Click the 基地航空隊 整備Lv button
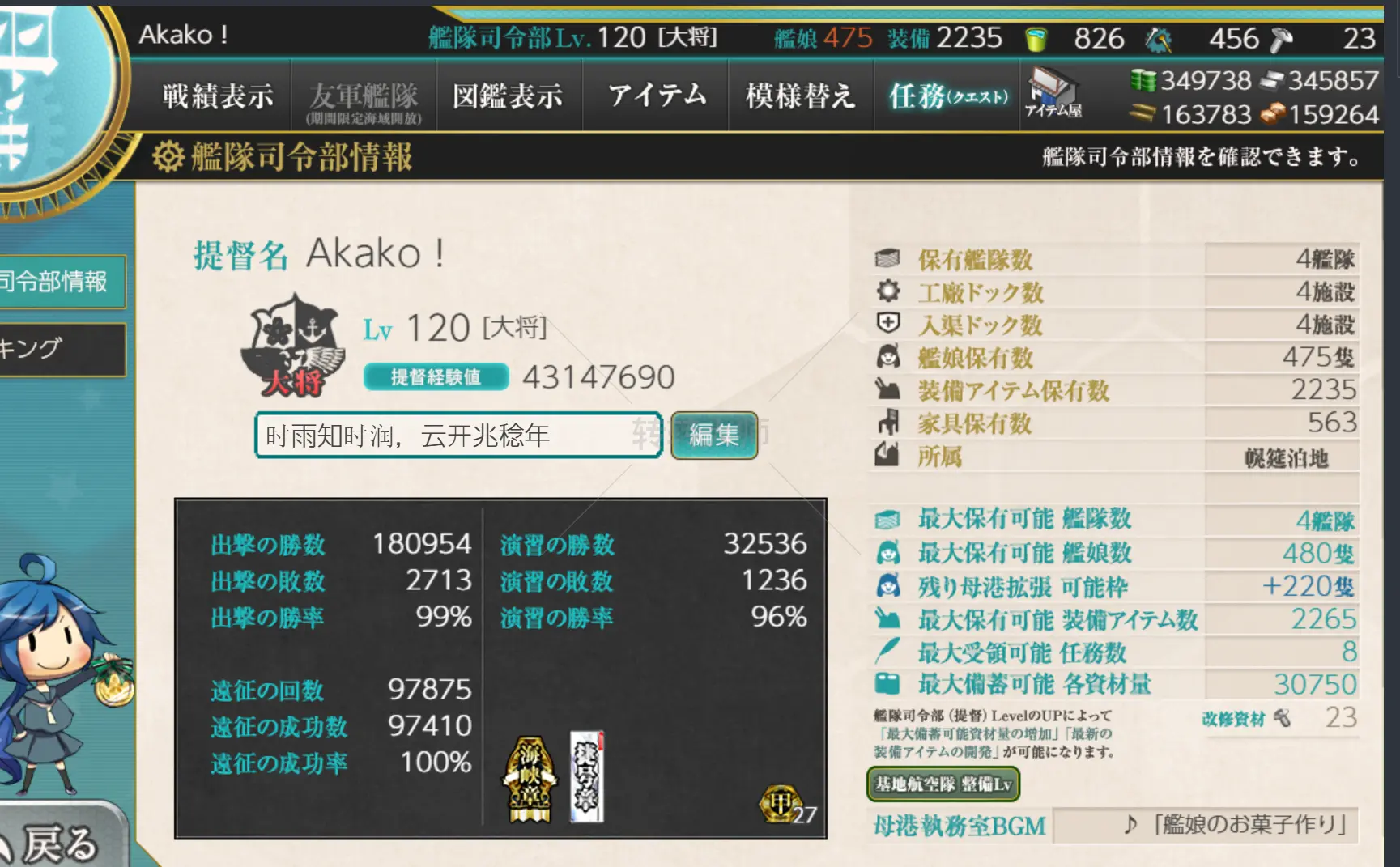Viewport: 1400px width, 867px height. pos(943,784)
